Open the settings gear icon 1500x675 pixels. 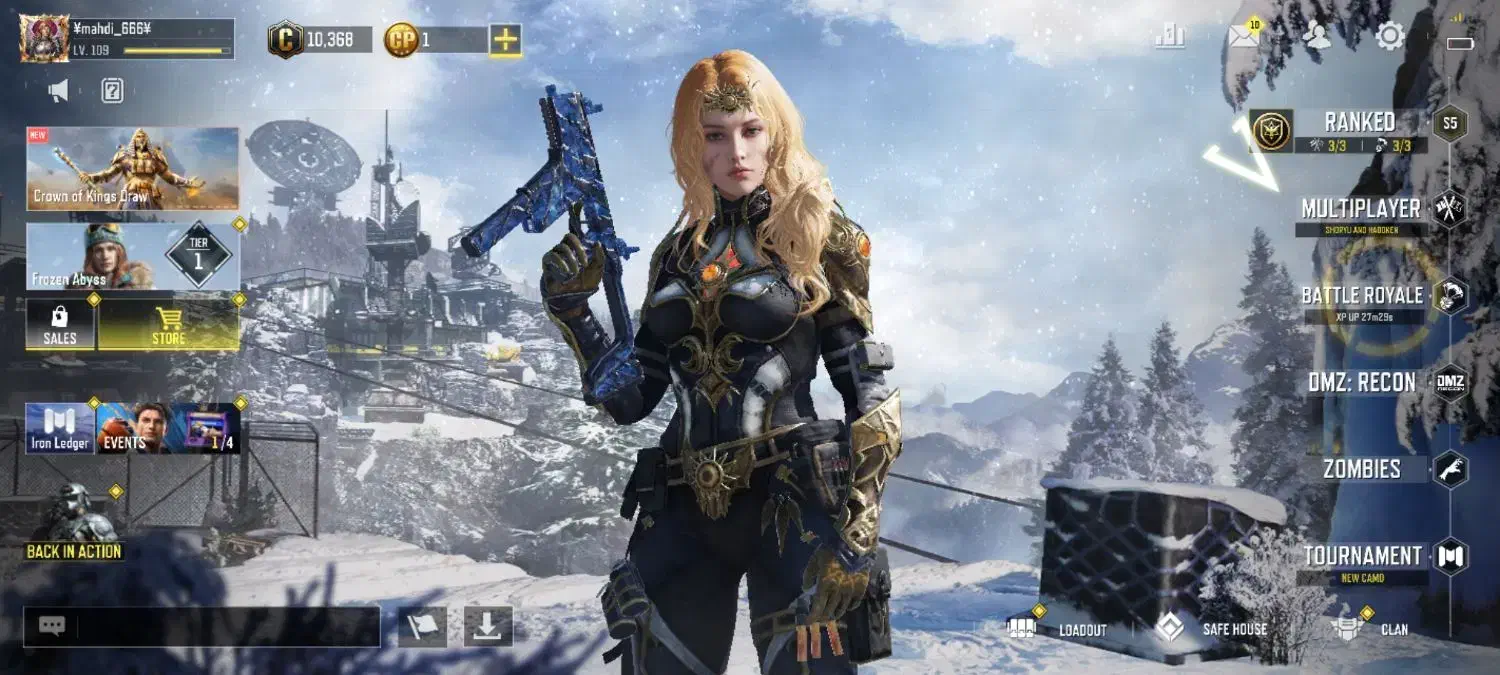[x=1390, y=37]
